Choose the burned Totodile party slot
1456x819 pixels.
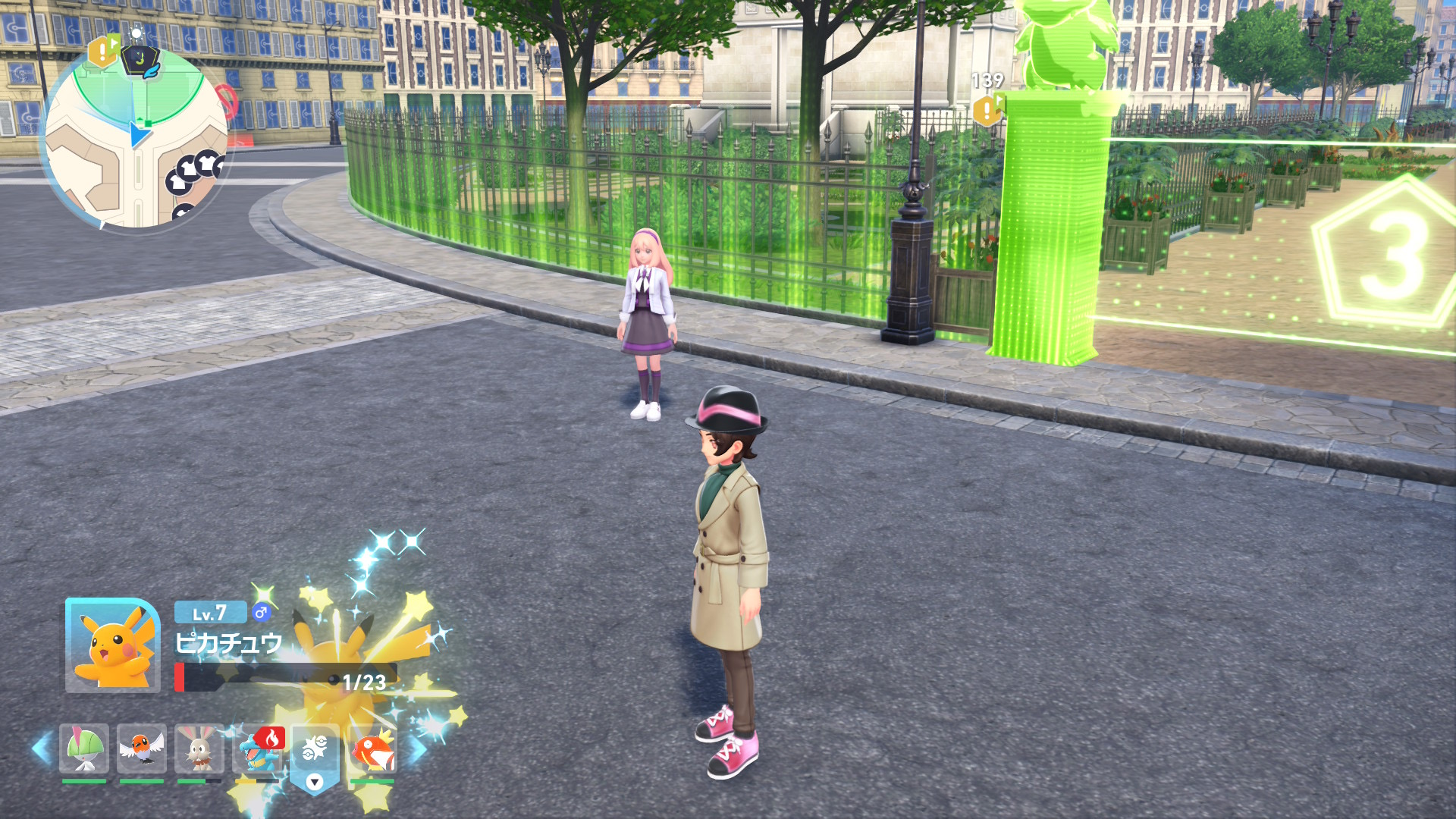(258, 748)
